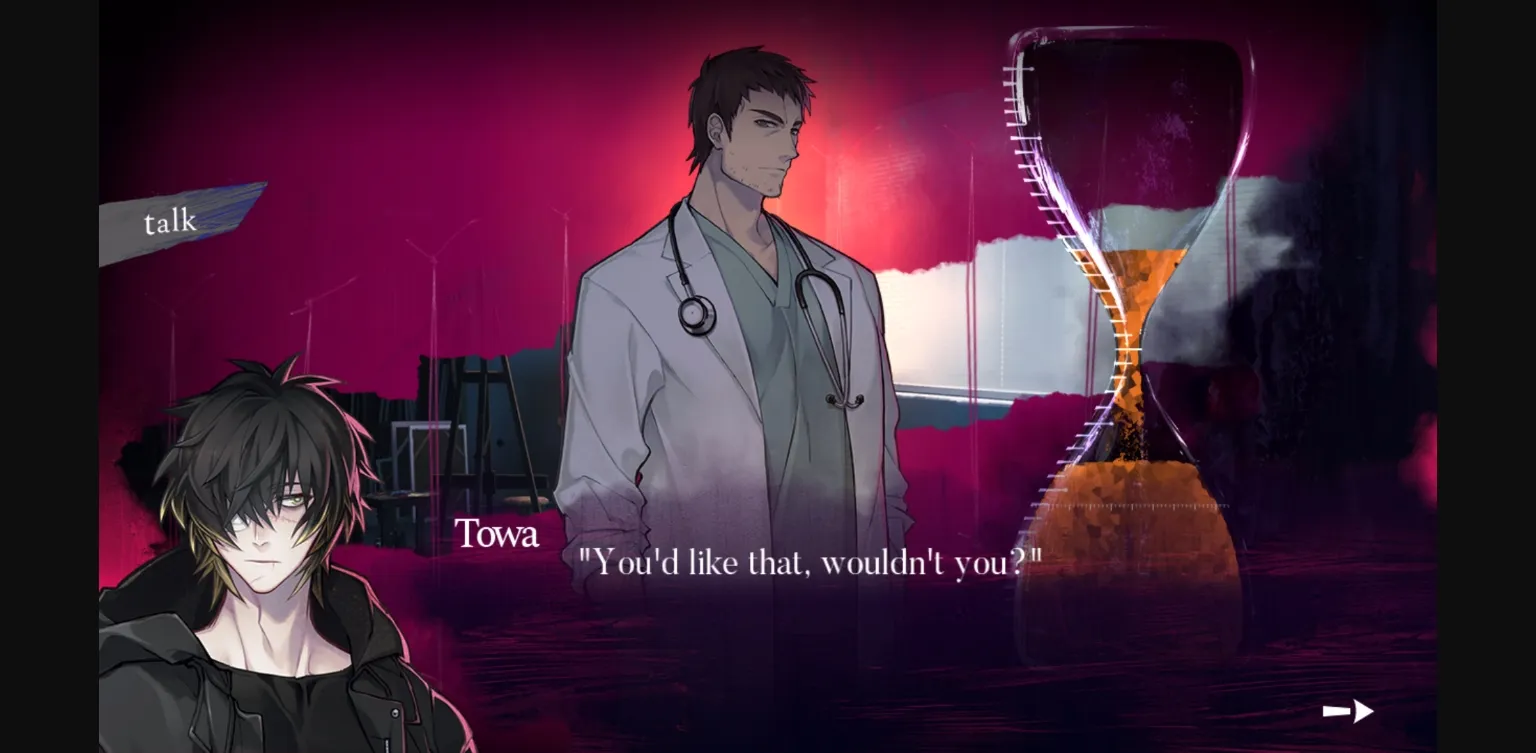Advance the dialogue with the arrow button
This screenshot has width=1536, height=753.
point(1347,711)
